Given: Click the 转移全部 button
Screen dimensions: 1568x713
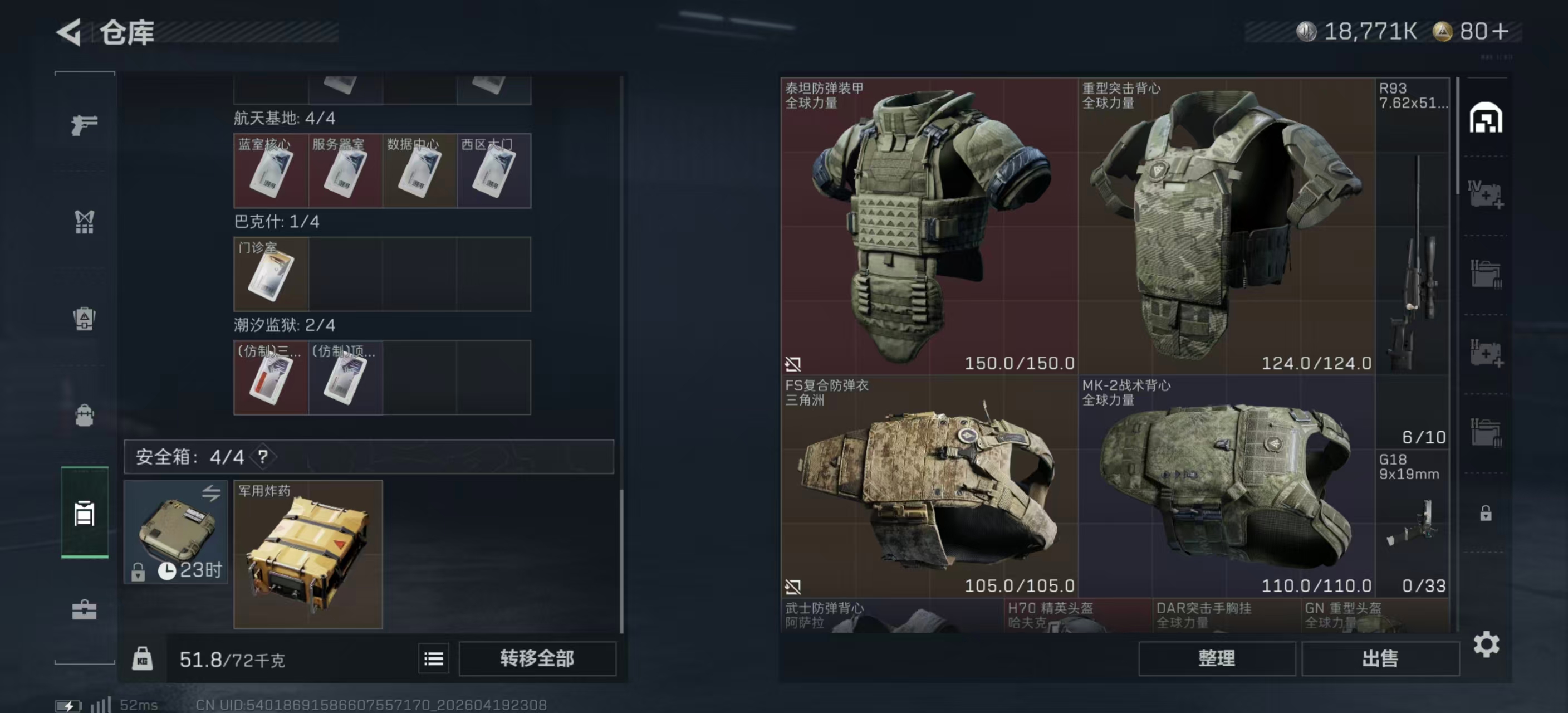Looking at the screenshot, I should point(537,658).
